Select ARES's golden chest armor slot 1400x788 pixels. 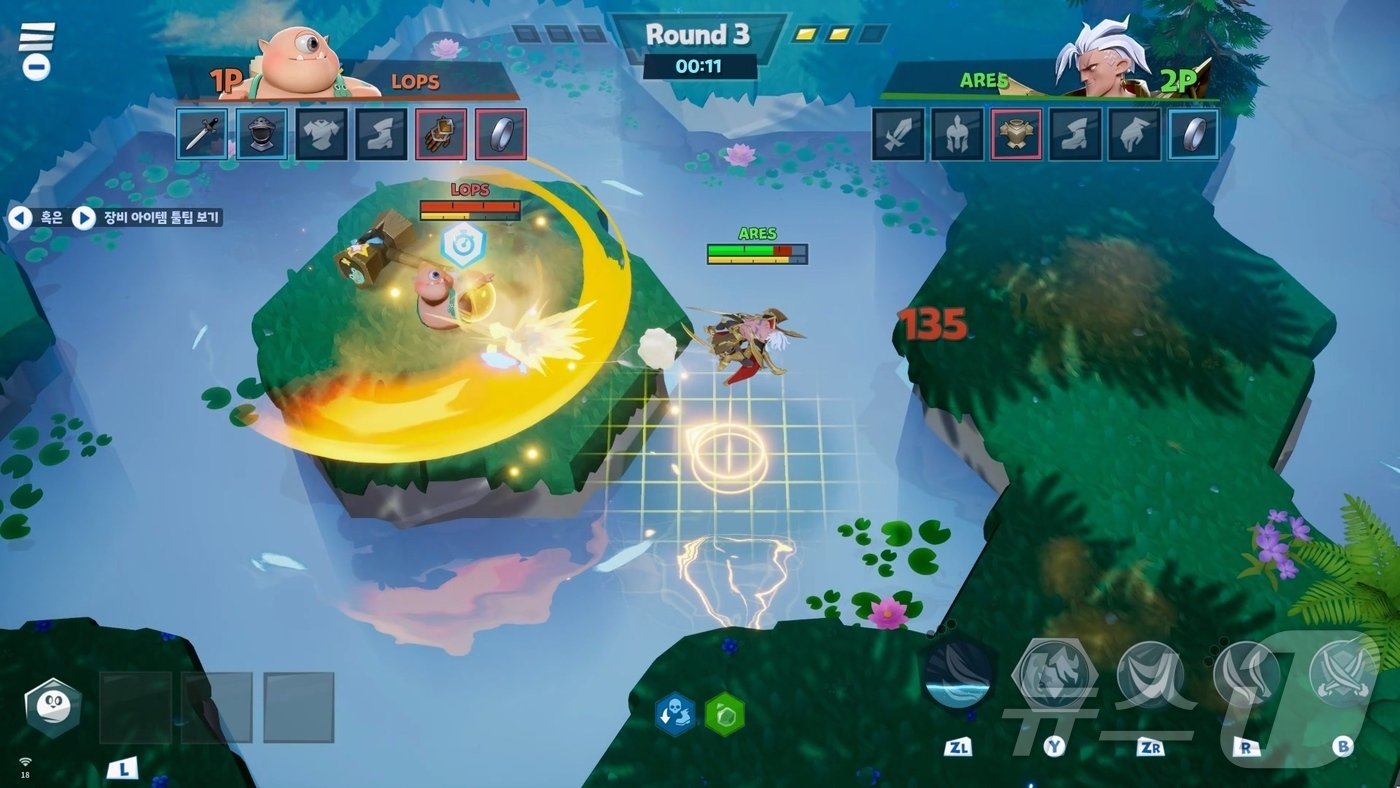click(x=1016, y=134)
